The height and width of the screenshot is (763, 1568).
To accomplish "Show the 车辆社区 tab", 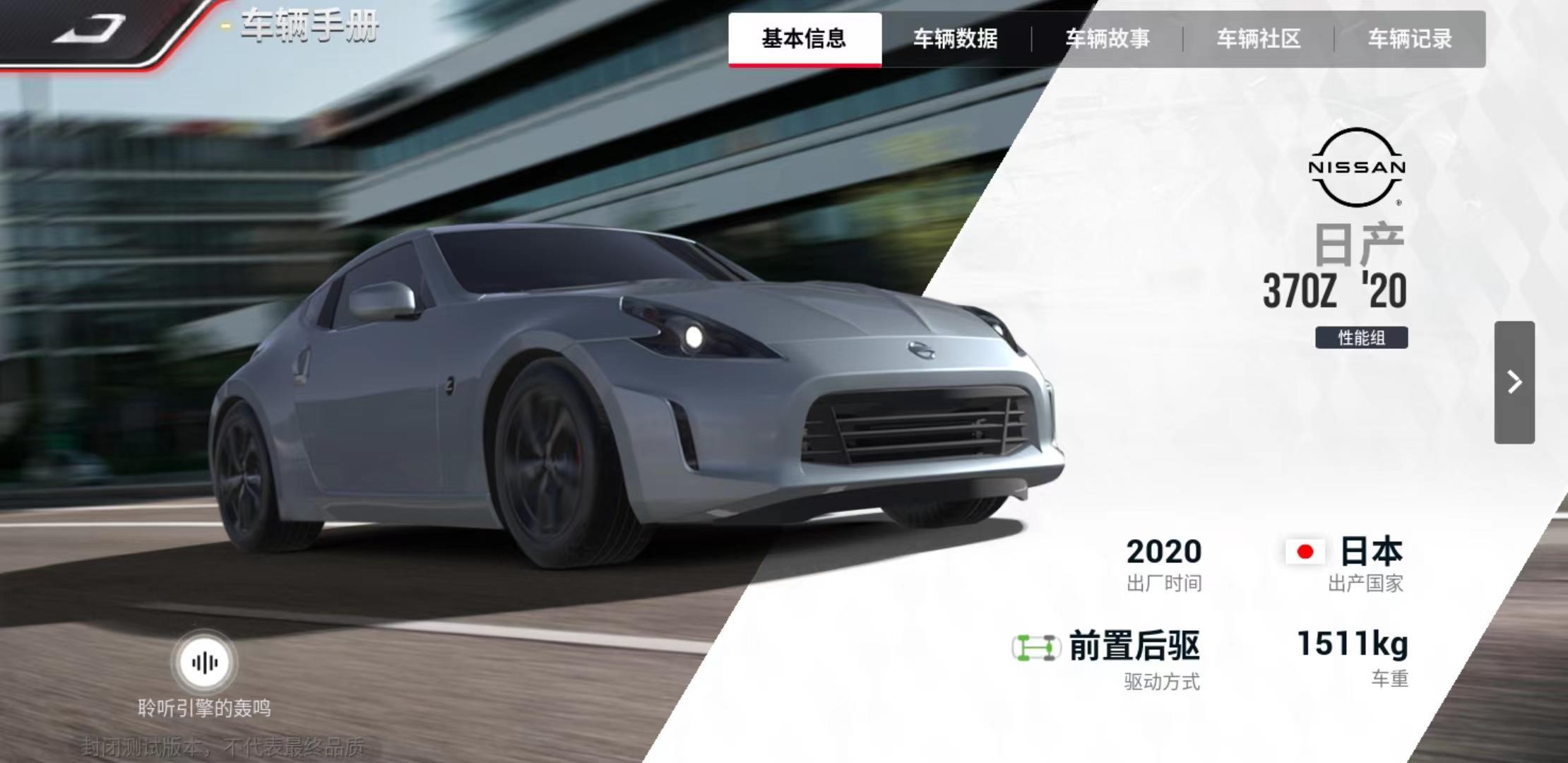I will 1259,39.
